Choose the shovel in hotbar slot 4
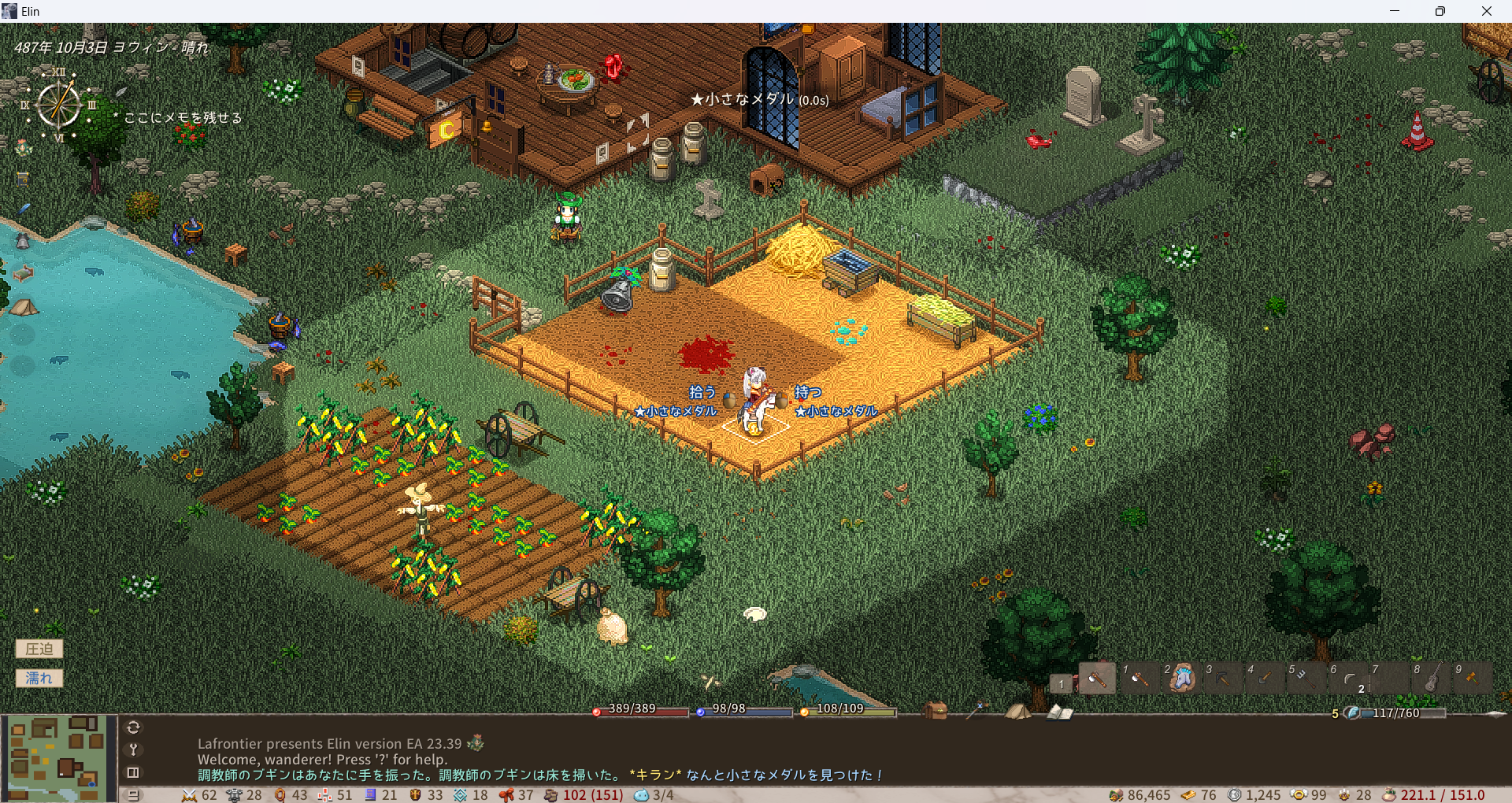 click(1264, 677)
